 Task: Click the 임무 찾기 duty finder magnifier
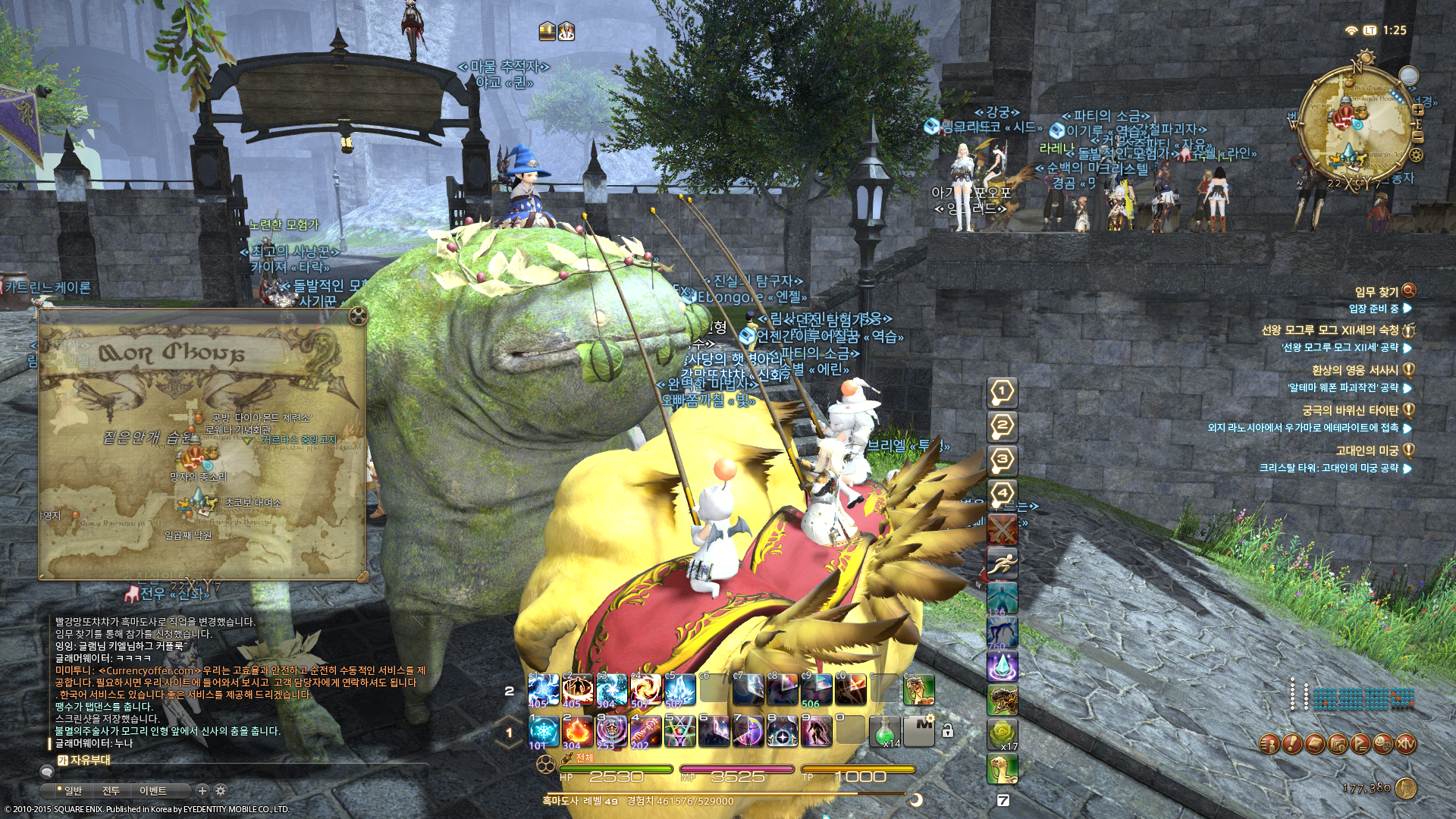1408,291
